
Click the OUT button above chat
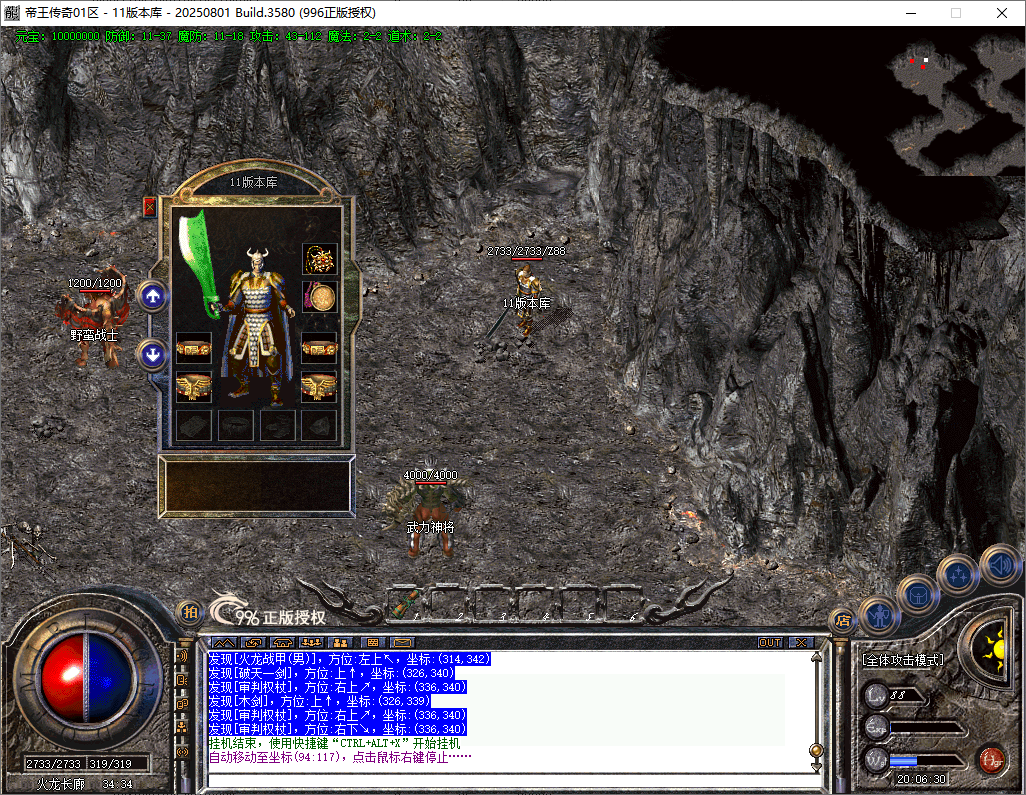[770, 642]
